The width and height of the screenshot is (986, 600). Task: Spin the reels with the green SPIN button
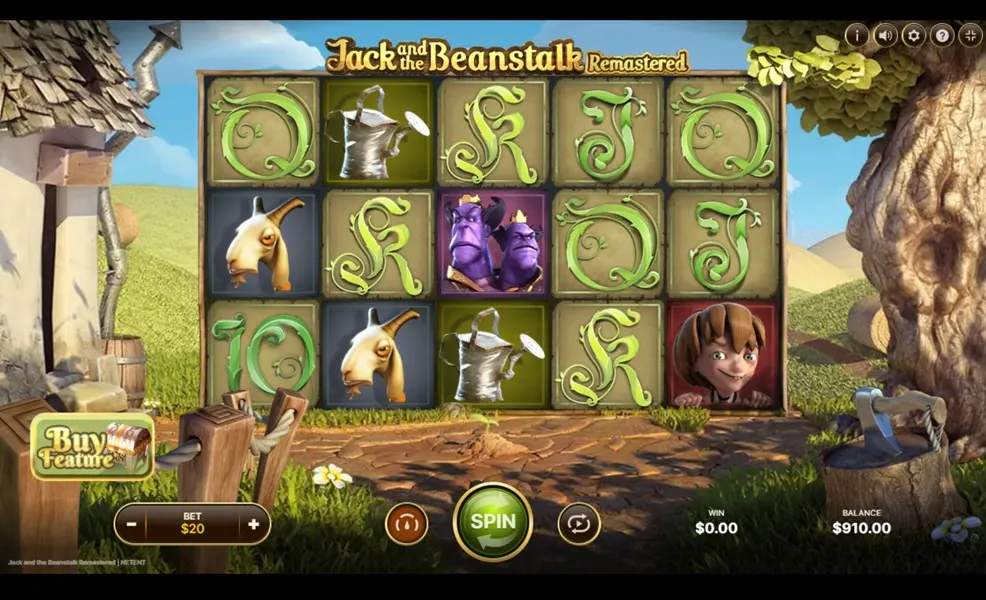pyautogui.click(x=492, y=522)
